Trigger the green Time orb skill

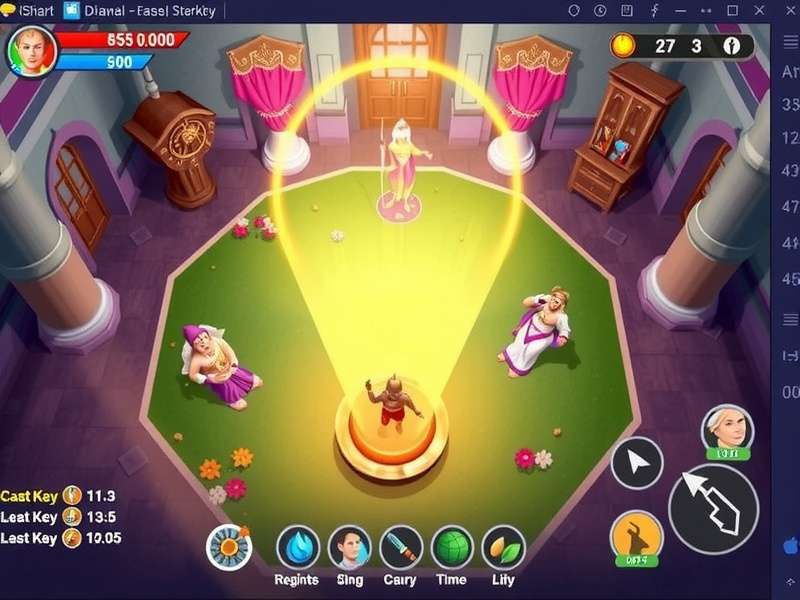click(452, 547)
